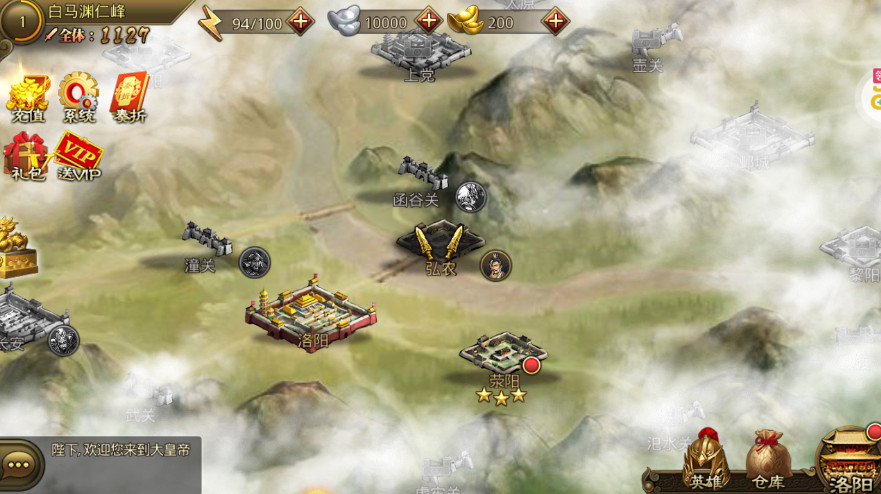Open the 英雄 heroes menu
Image resolution: width=881 pixels, height=494 pixels.
pos(708,459)
